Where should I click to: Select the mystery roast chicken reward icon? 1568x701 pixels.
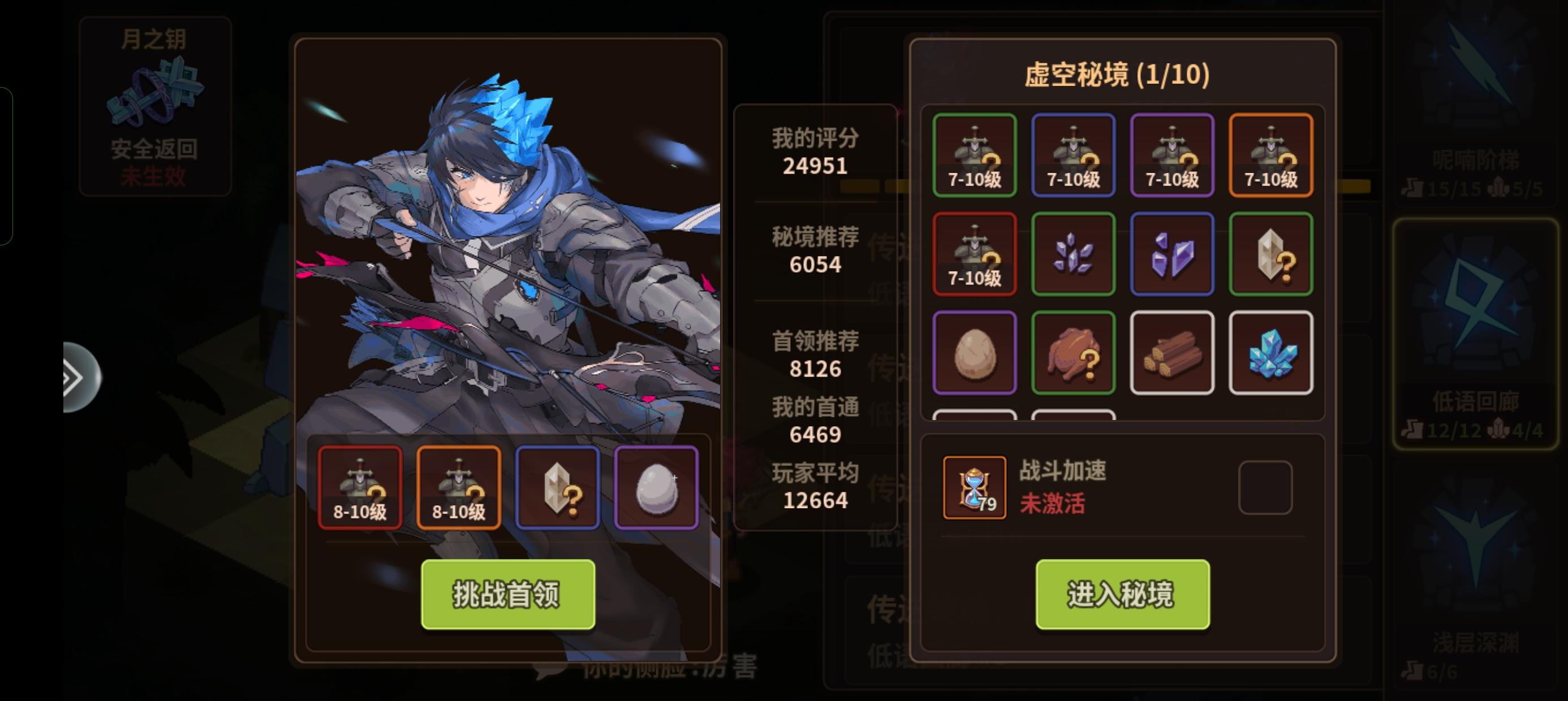(x=1073, y=353)
